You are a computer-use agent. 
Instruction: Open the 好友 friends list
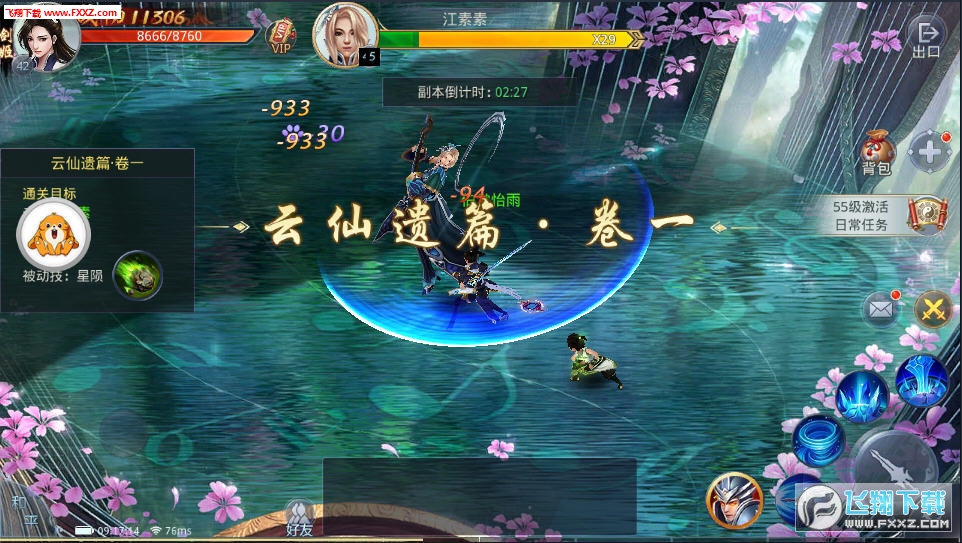pos(299,518)
